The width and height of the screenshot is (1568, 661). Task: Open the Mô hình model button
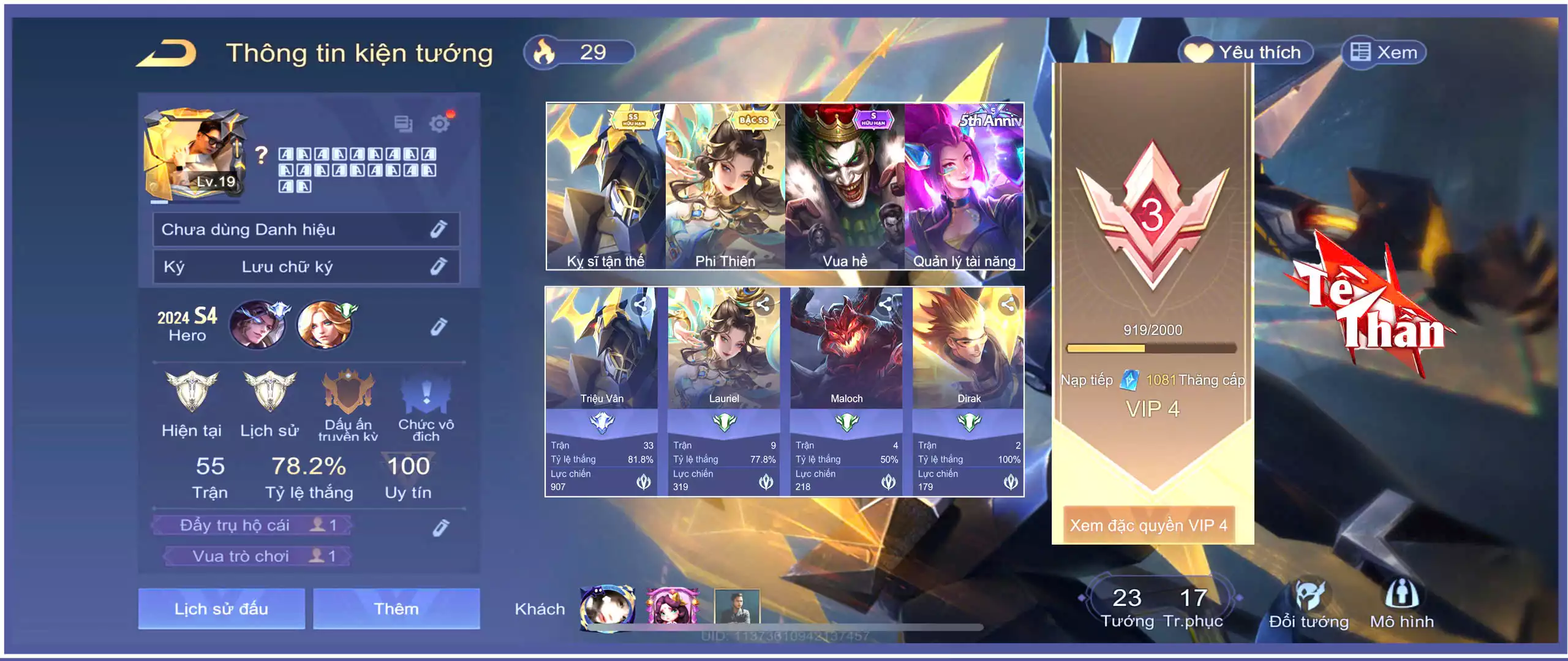click(x=1401, y=605)
